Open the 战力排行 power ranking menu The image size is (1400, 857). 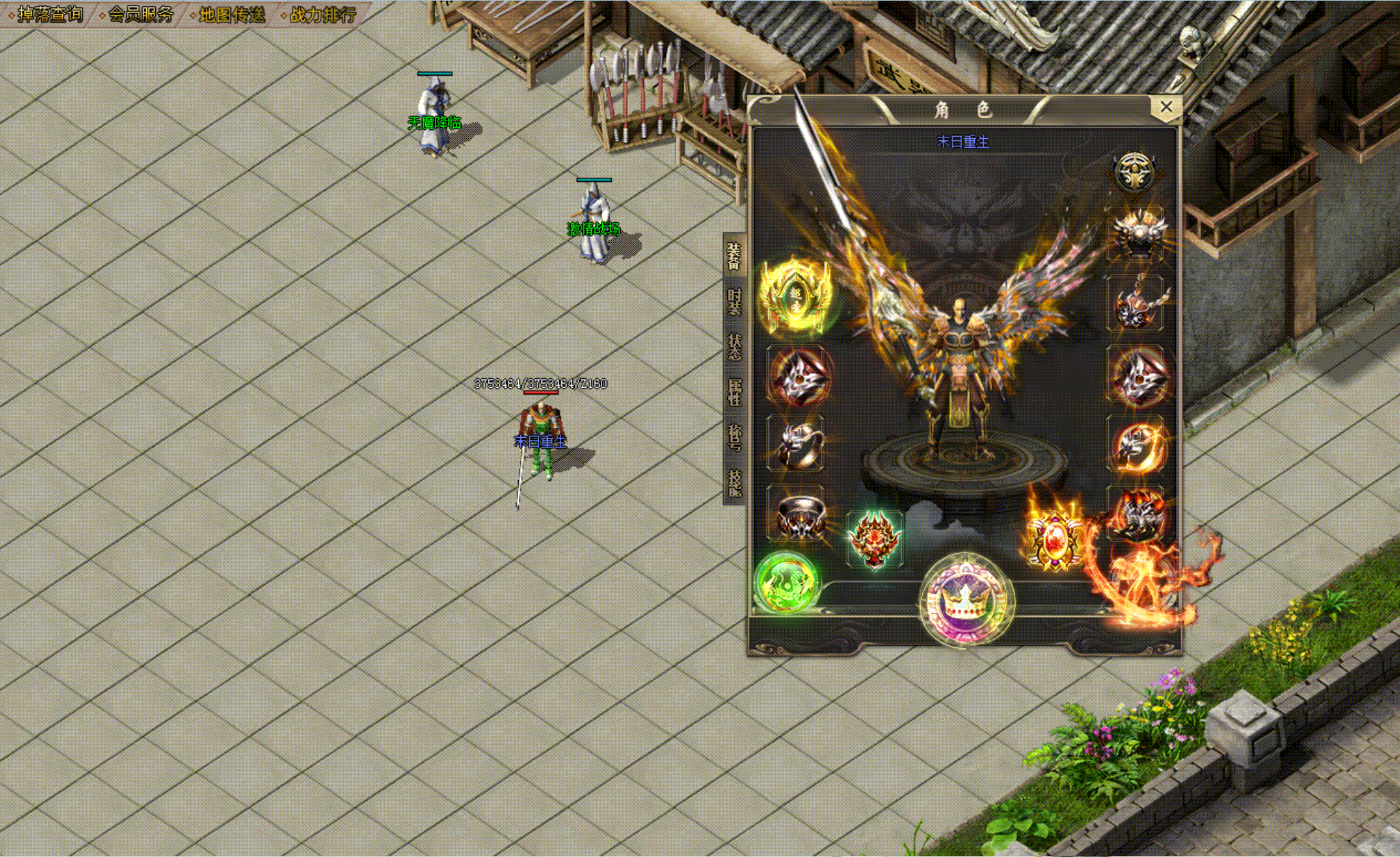point(322,14)
